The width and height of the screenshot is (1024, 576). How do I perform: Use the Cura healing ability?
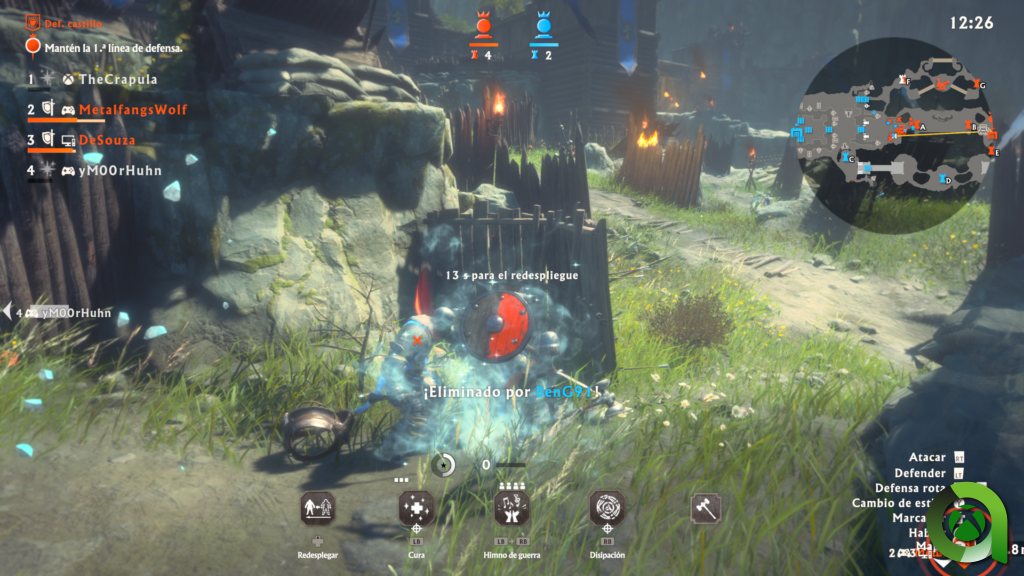[416, 509]
